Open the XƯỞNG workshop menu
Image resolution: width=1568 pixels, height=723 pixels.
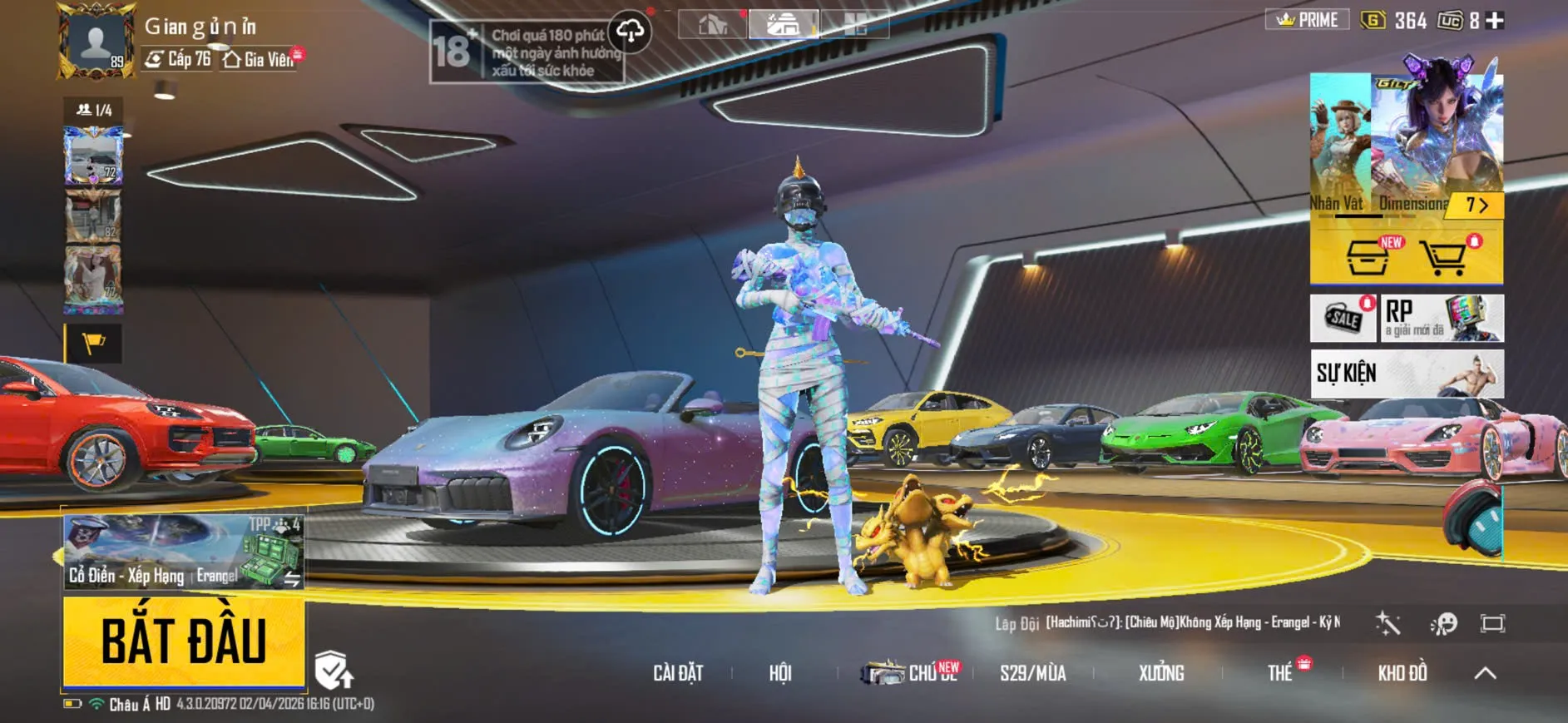point(1160,673)
